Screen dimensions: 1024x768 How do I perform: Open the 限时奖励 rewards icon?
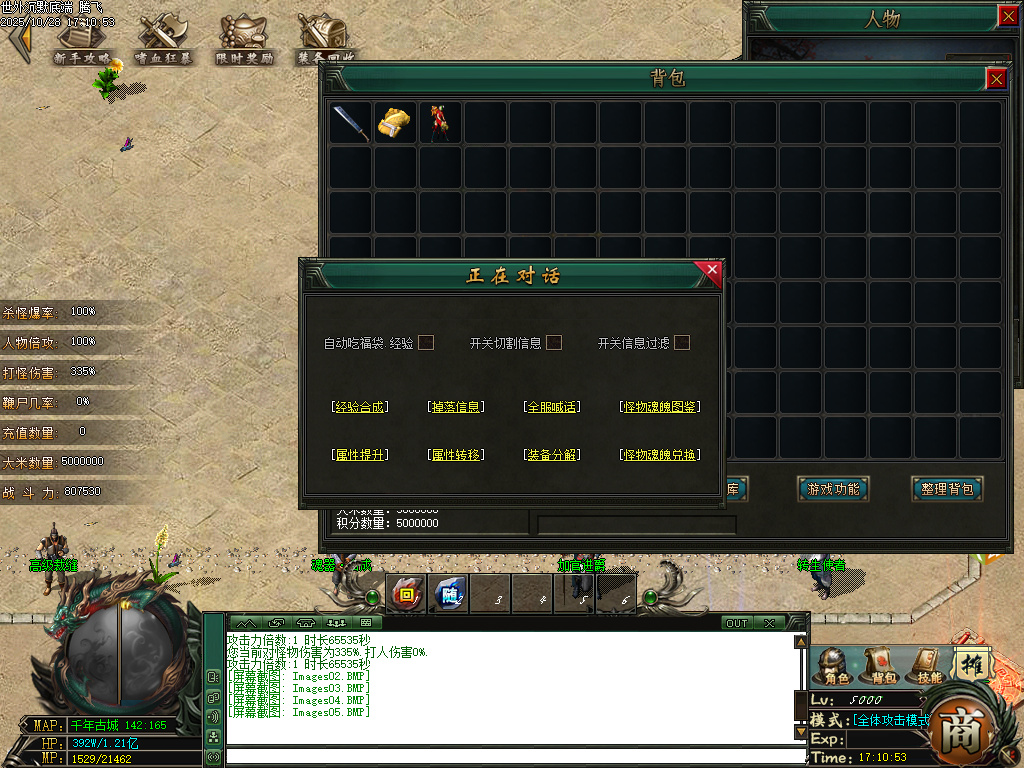click(244, 40)
